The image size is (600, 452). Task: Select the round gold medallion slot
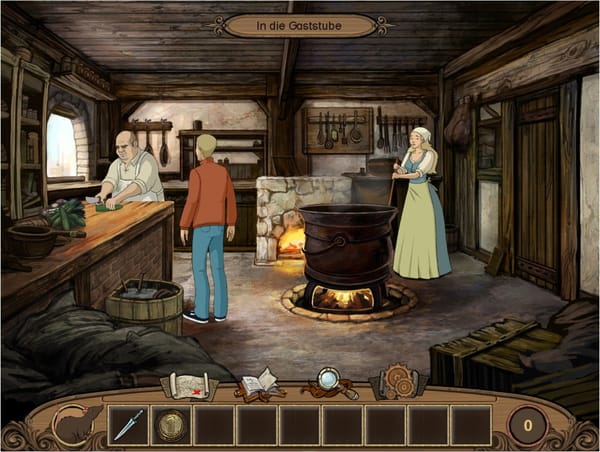[171, 425]
